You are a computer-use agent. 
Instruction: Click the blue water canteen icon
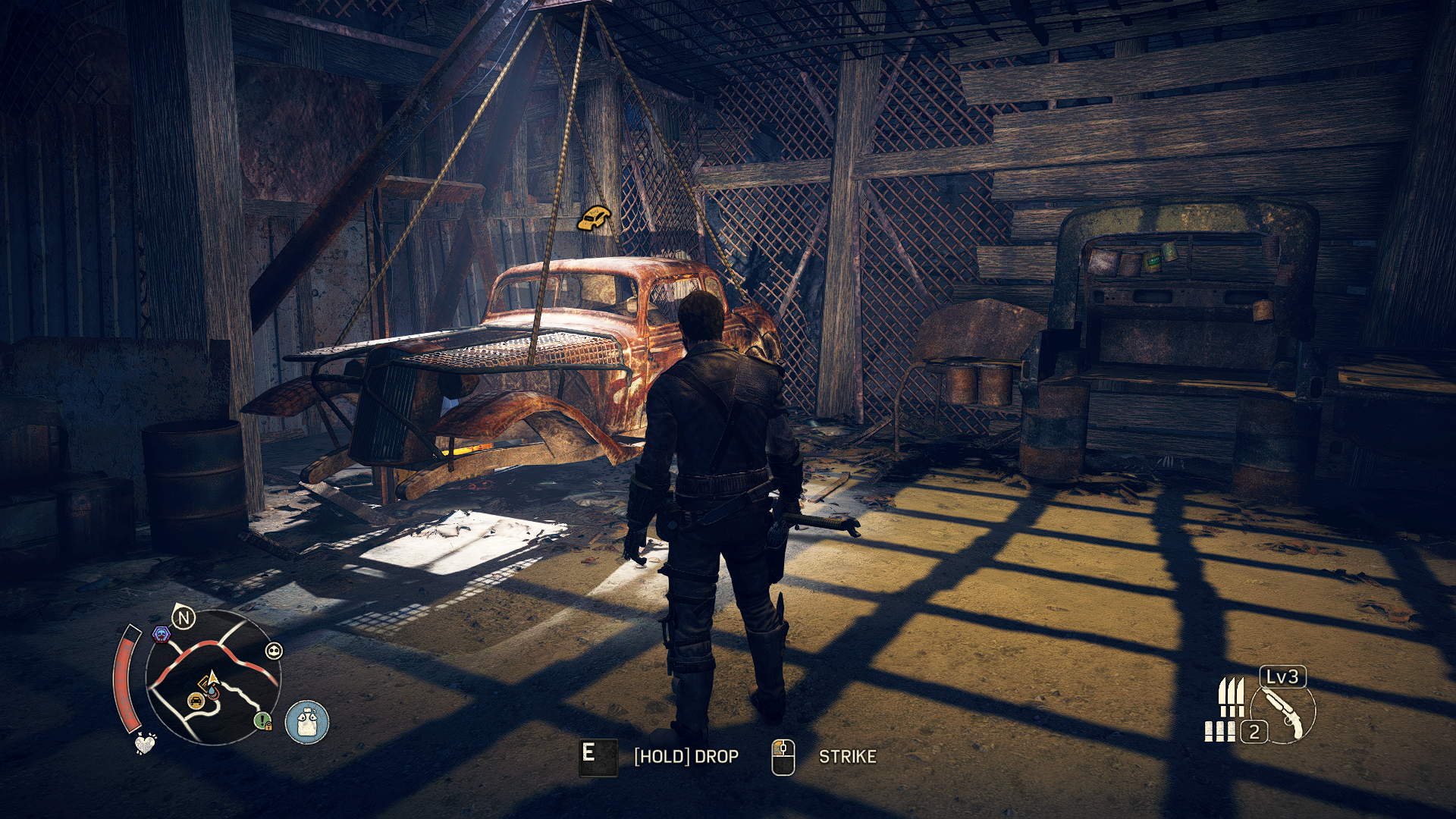pyautogui.click(x=307, y=721)
